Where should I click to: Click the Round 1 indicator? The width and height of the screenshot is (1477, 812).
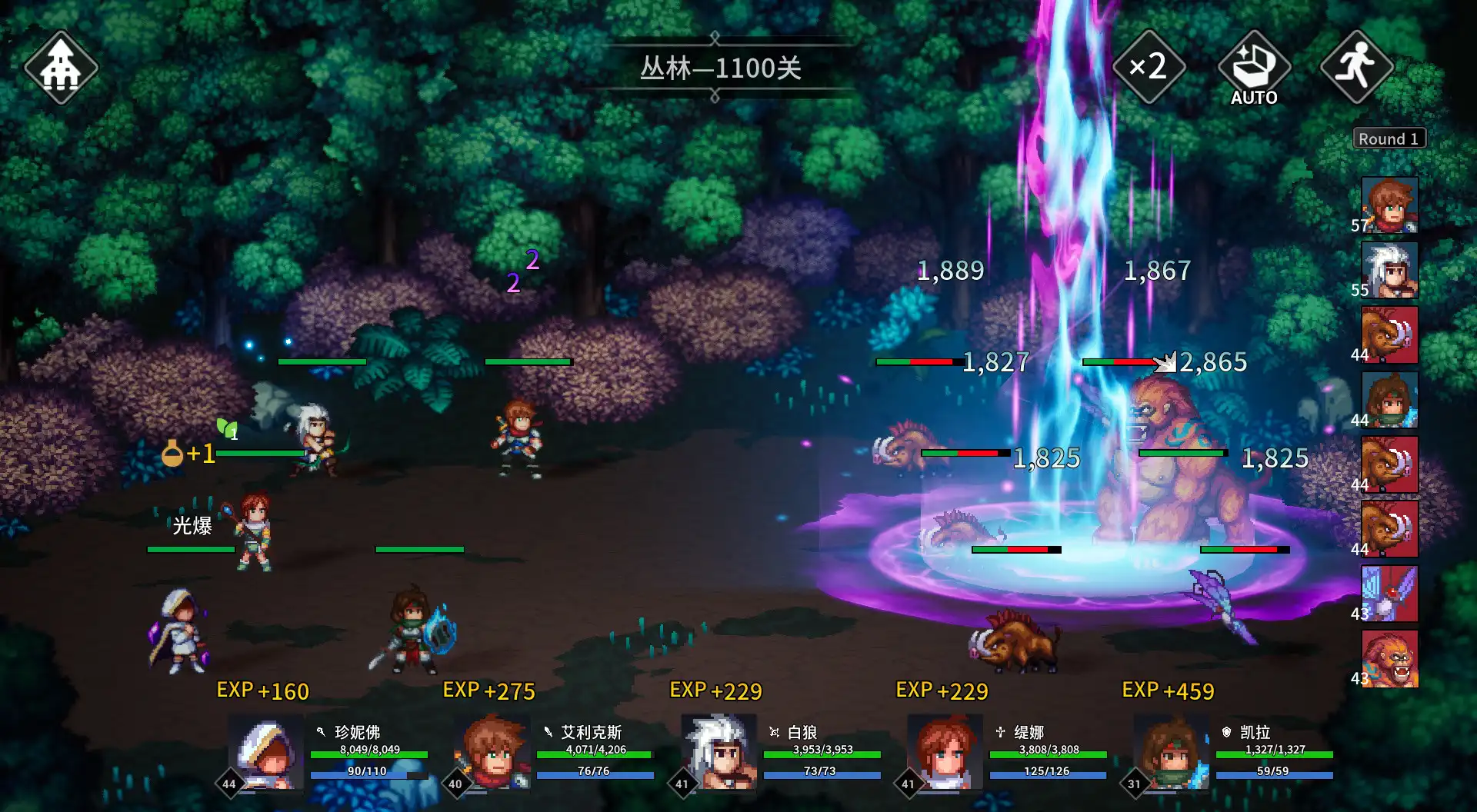(x=1389, y=138)
